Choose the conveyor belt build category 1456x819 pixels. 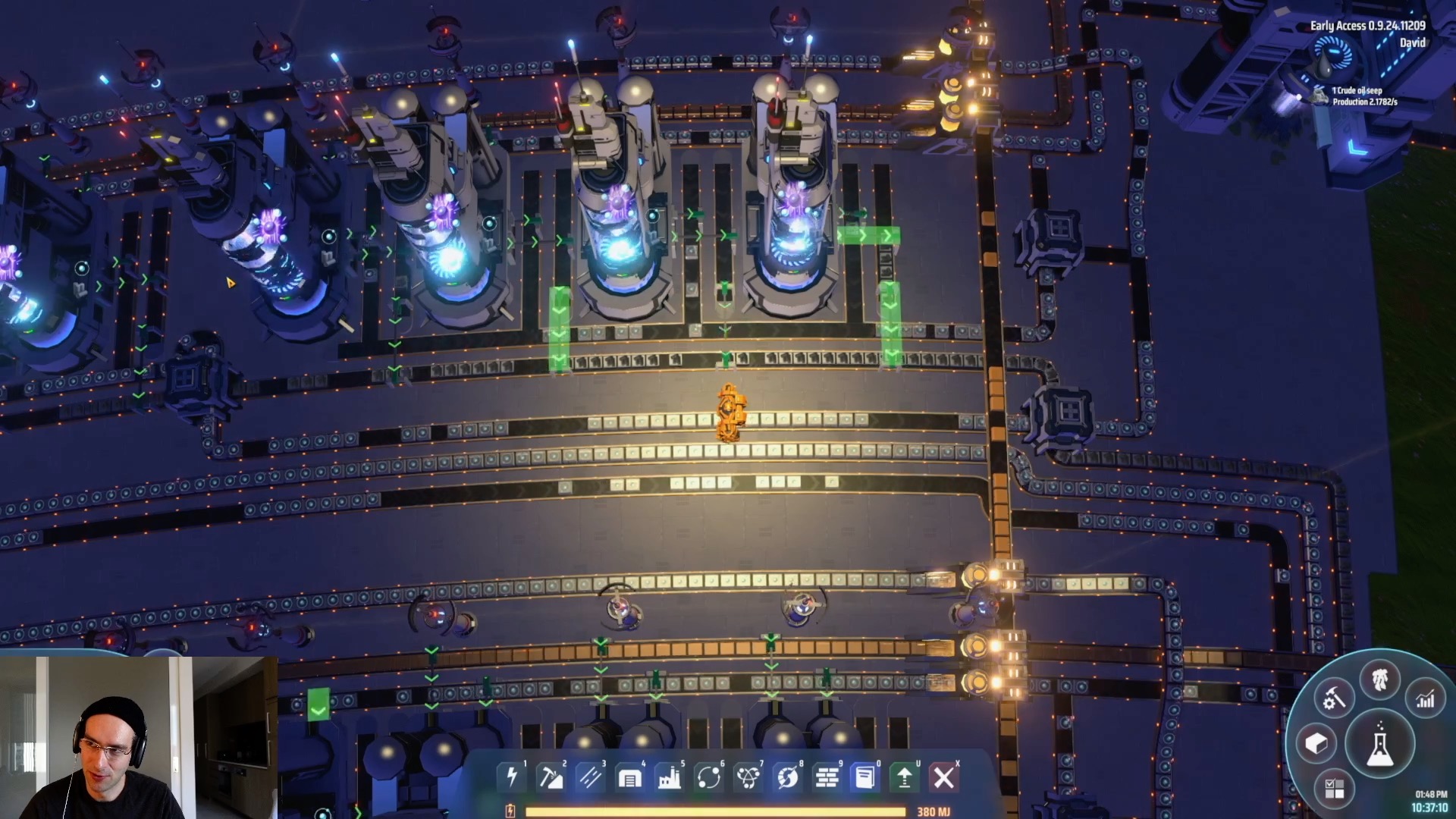click(591, 777)
